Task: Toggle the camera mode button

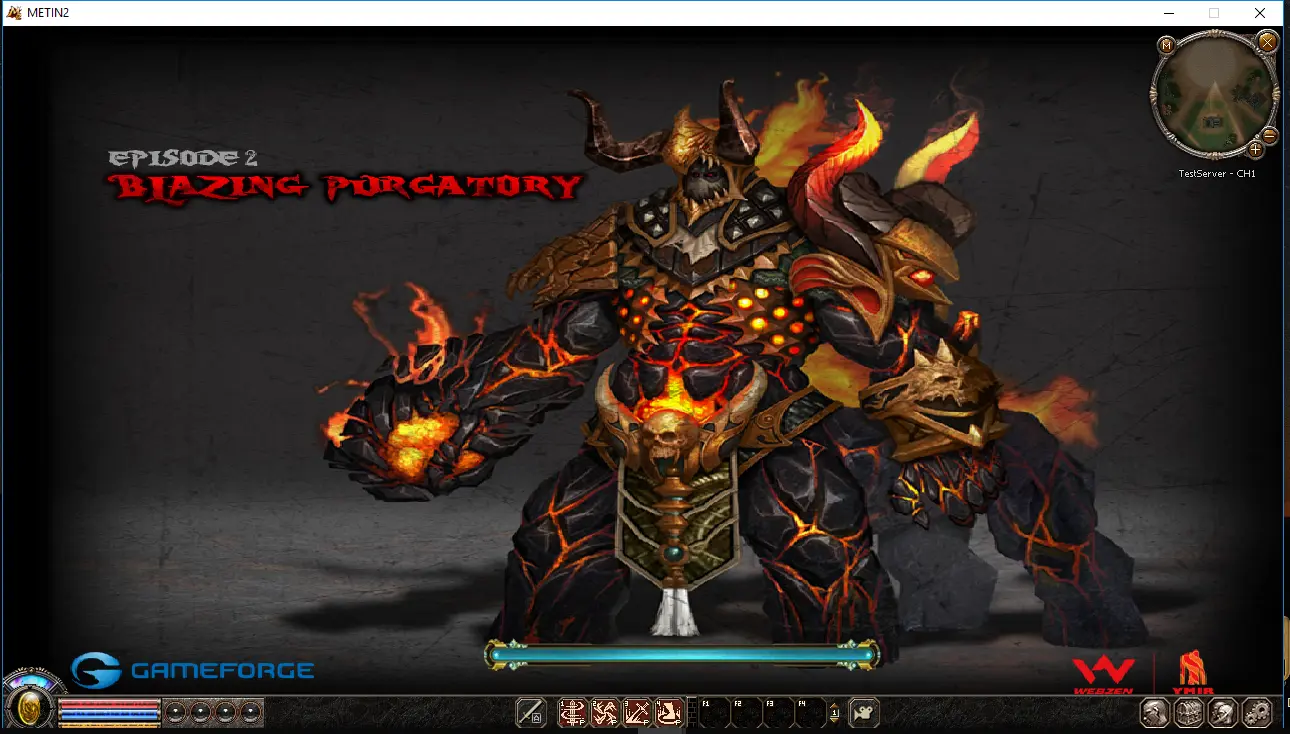Action: coord(864,712)
